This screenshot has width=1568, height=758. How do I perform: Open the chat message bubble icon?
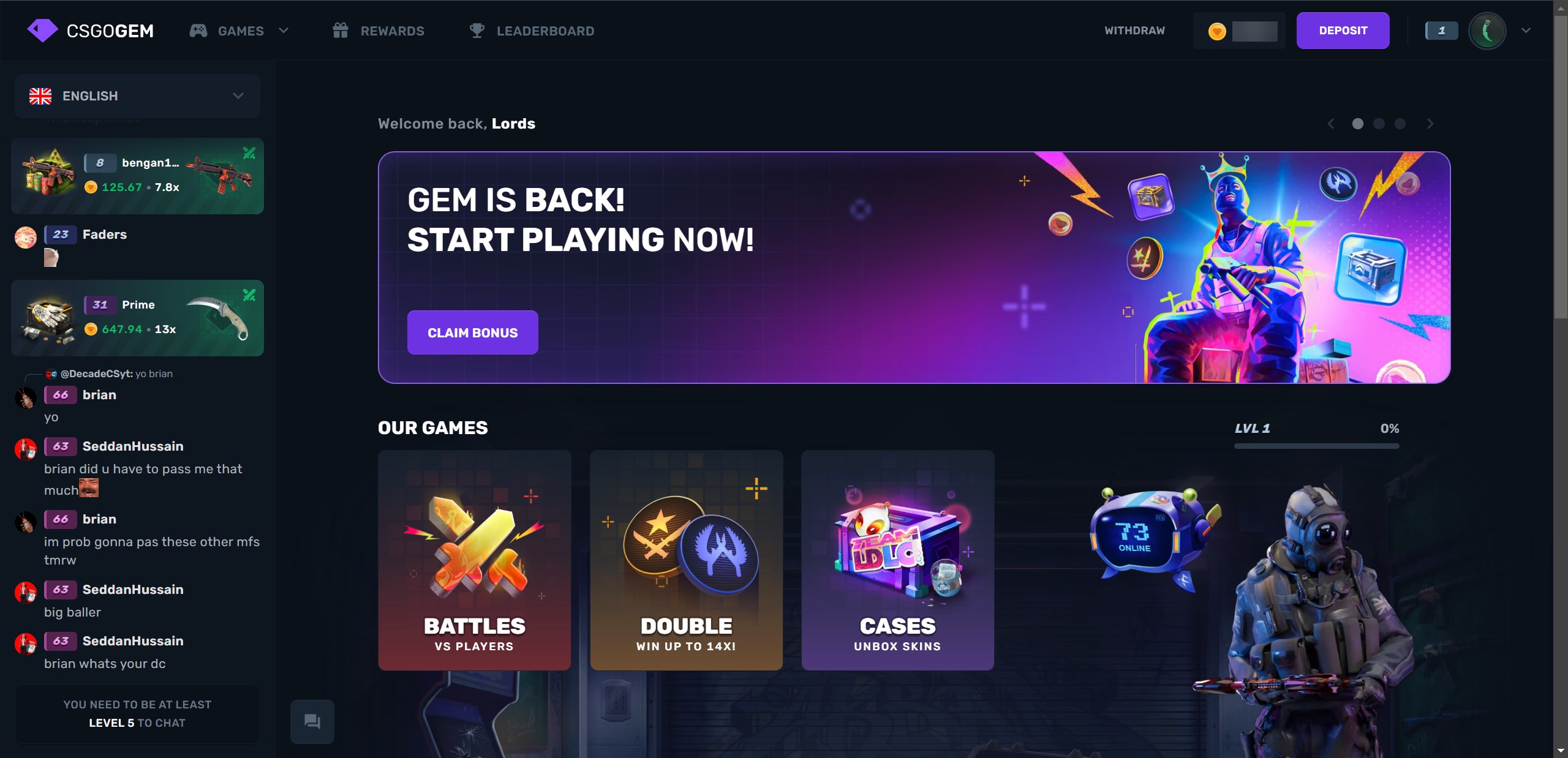312,721
